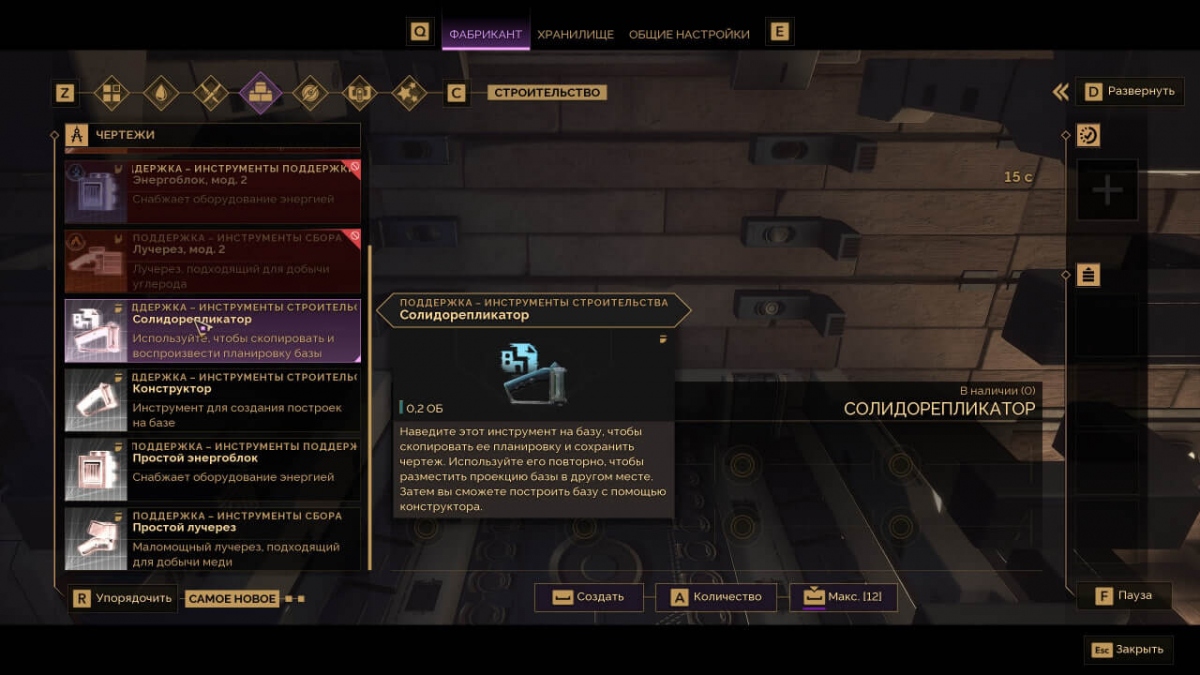Close the fabricator menu with Закрыть
Viewport: 1200px width, 675px height.
(x=1128, y=649)
